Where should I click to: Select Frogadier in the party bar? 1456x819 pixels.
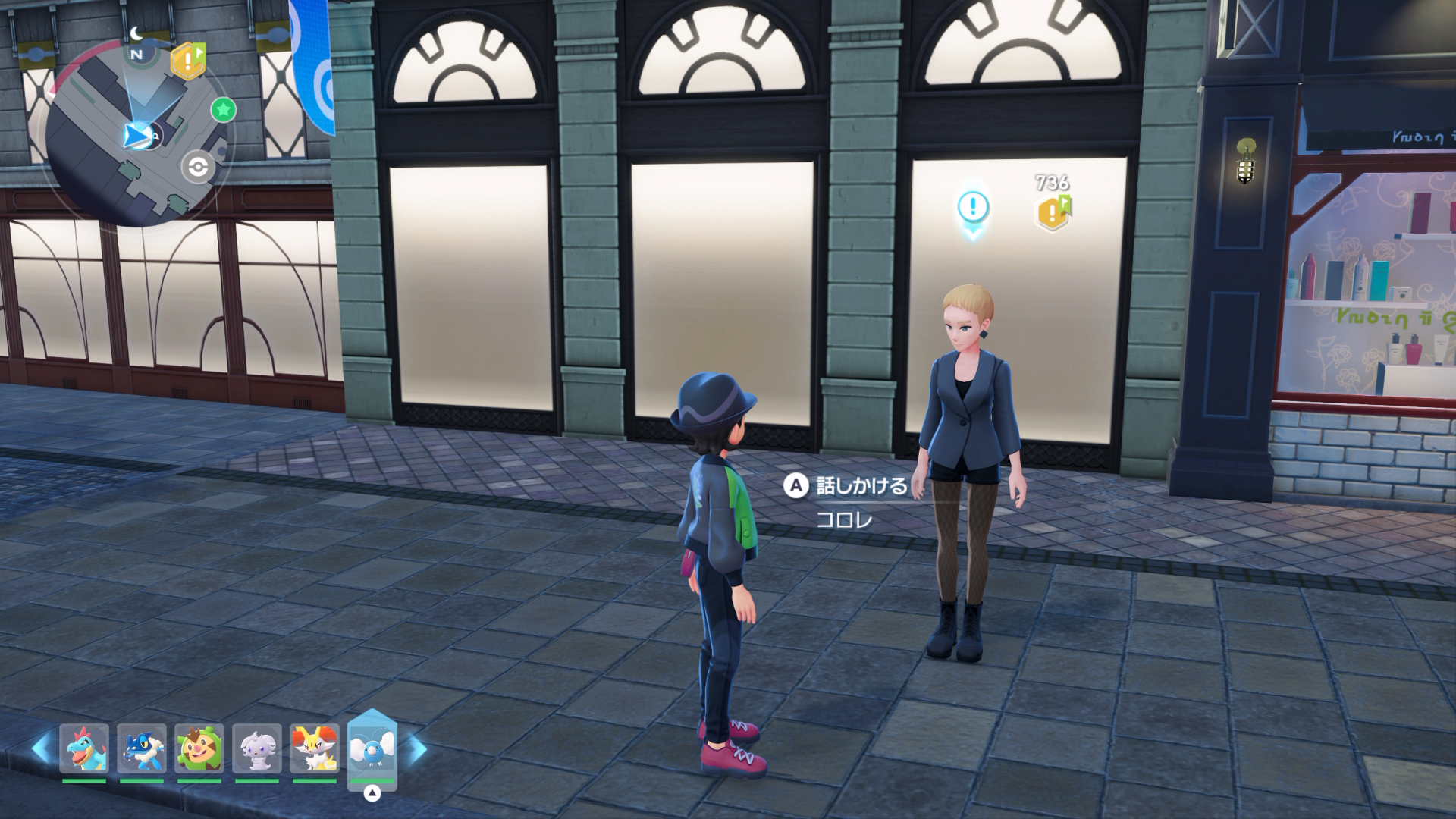point(142,748)
